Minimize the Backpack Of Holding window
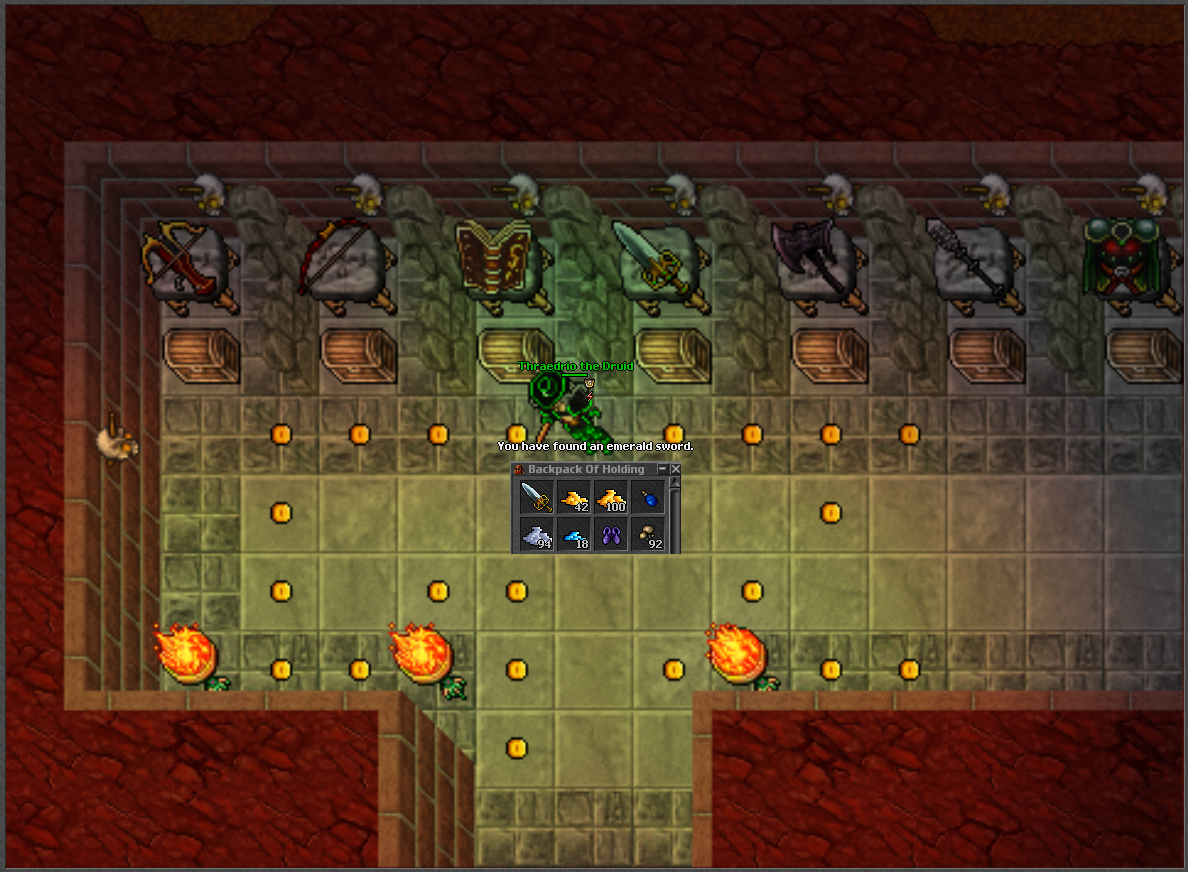This screenshot has width=1188, height=872. [662, 469]
